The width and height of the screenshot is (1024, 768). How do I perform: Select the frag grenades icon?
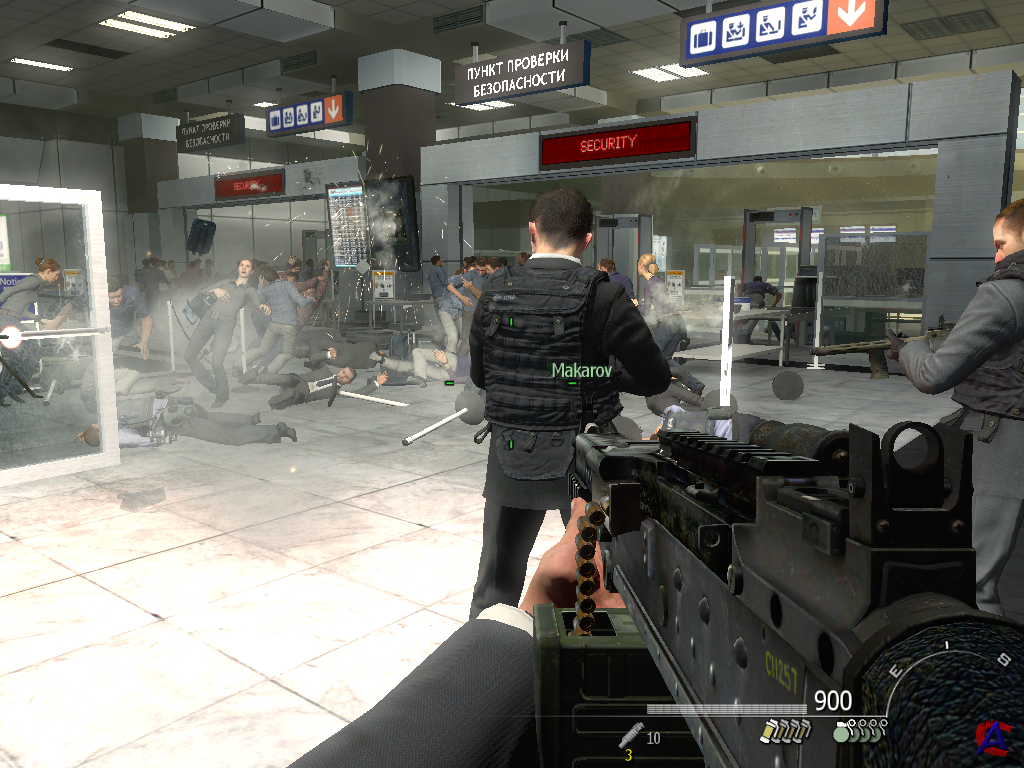tap(859, 732)
